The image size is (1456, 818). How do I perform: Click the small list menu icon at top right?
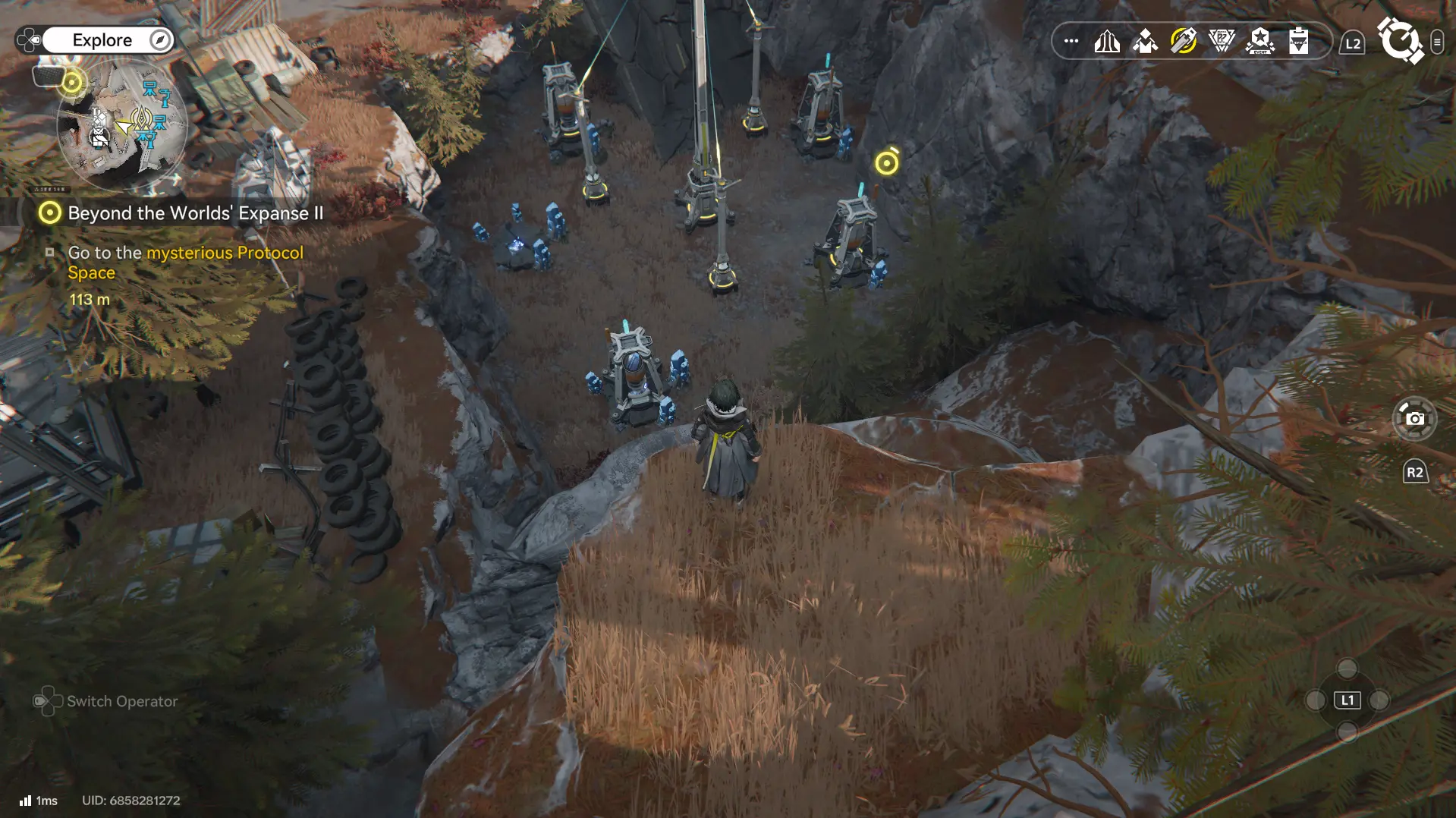point(1436,42)
